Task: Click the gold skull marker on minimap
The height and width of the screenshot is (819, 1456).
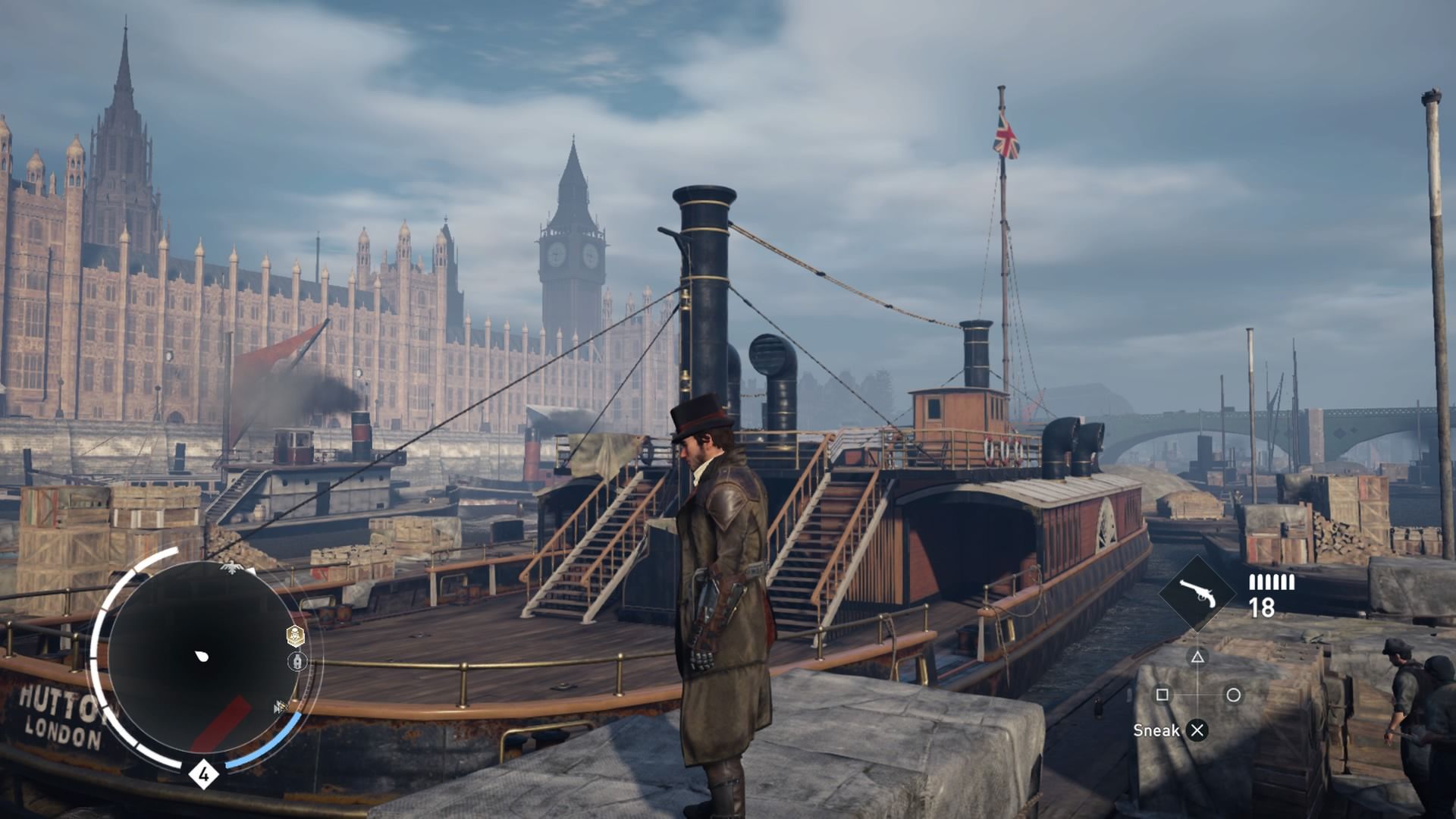Action: (x=296, y=635)
